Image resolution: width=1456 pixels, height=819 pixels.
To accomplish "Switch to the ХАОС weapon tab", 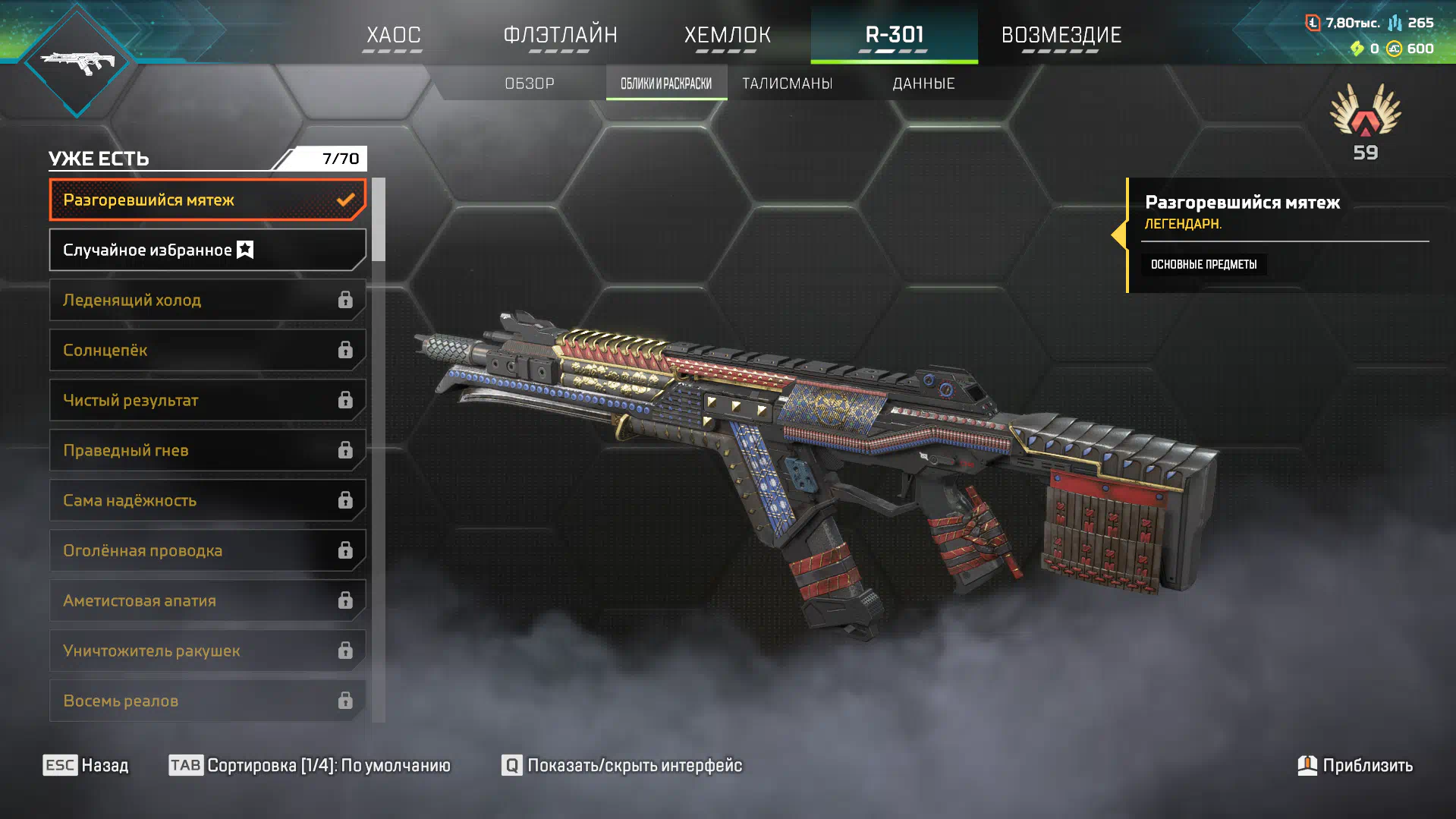I will click(x=393, y=35).
